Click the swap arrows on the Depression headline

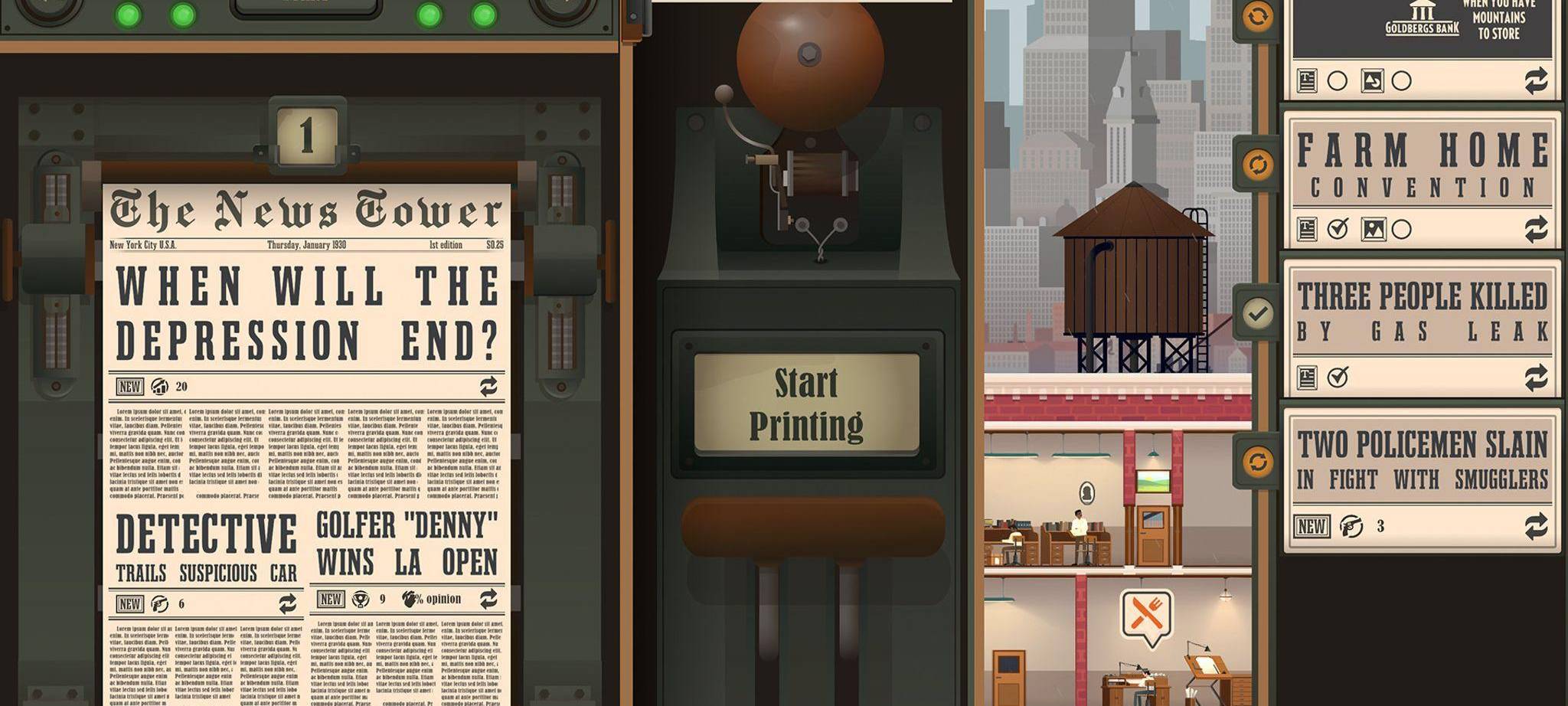tap(488, 387)
